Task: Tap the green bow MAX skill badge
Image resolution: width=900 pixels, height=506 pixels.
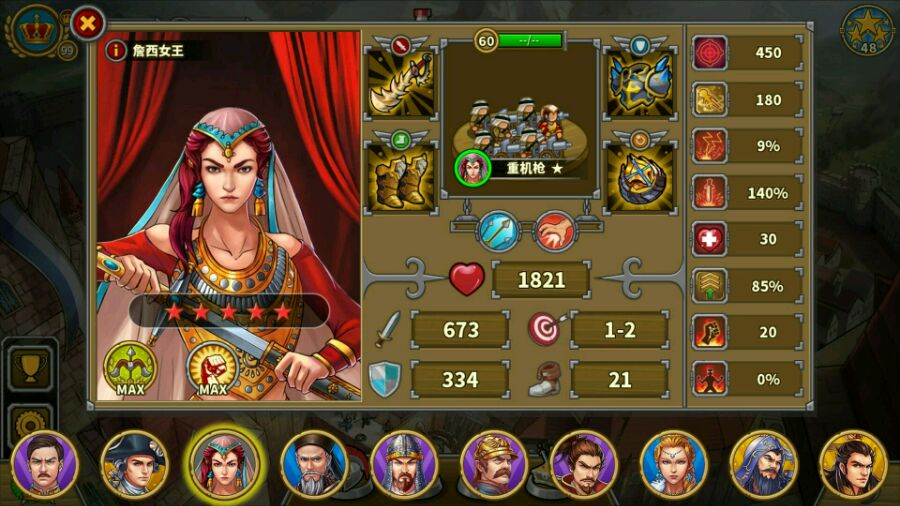Action: [x=131, y=367]
